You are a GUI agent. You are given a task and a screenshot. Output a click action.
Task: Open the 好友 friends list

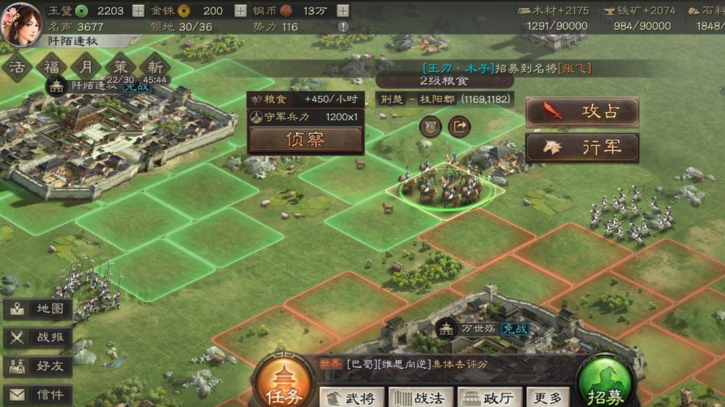(x=38, y=367)
